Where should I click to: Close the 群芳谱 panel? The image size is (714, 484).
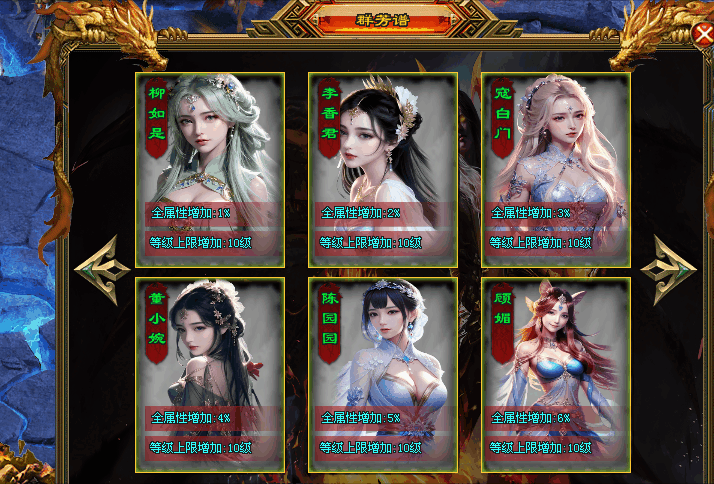[702, 35]
